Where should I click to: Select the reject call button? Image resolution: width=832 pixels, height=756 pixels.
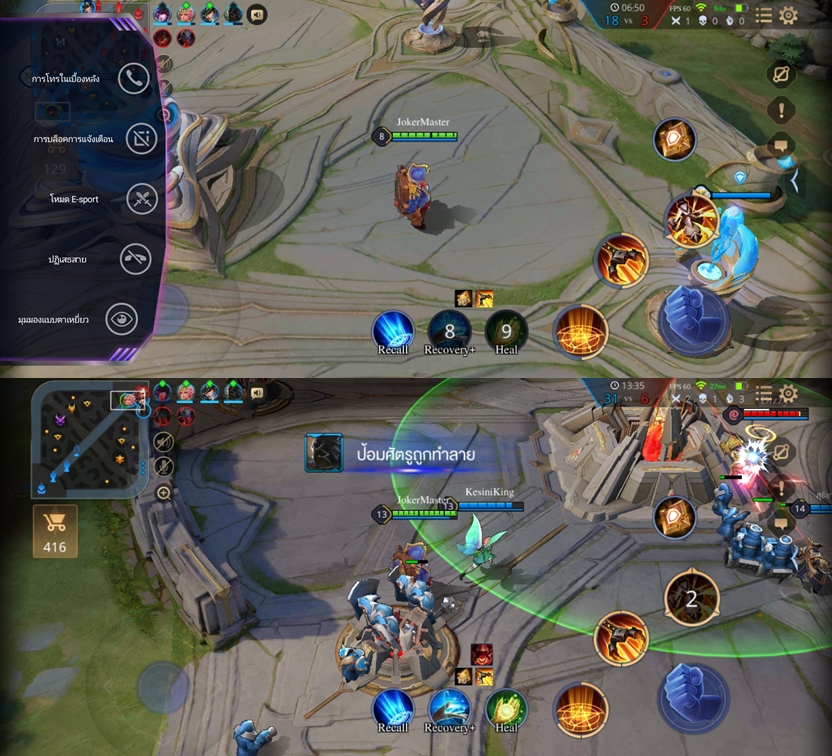(x=136, y=259)
